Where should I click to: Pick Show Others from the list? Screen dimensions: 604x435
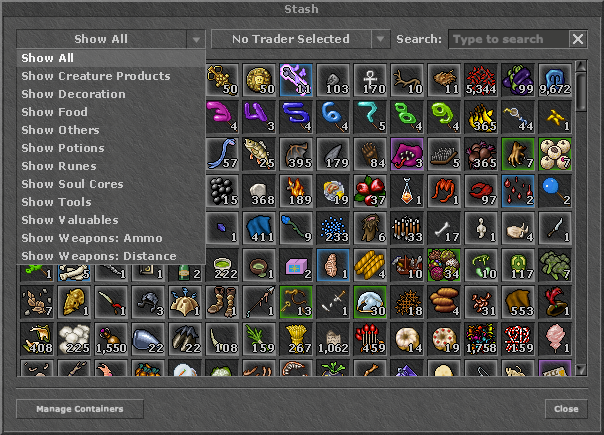tap(59, 130)
